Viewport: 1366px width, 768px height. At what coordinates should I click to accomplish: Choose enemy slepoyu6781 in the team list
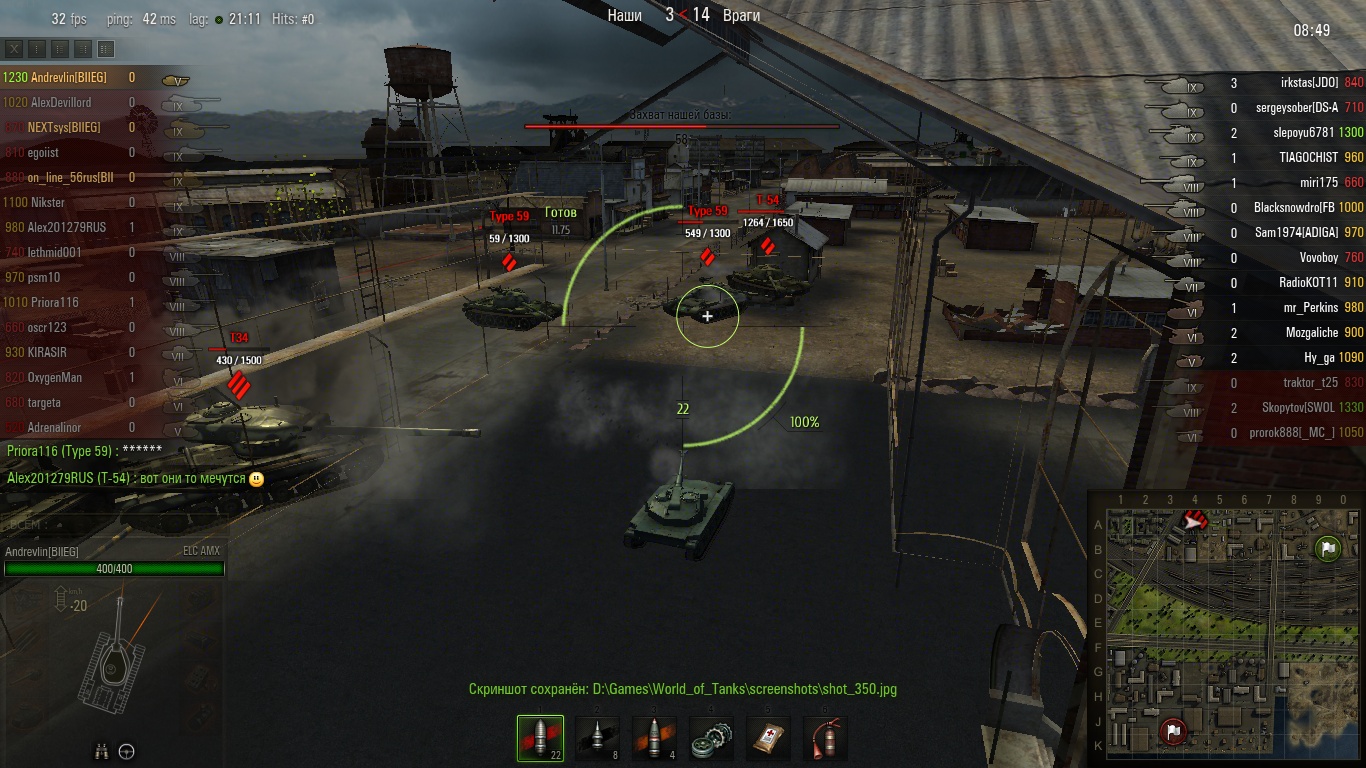pyautogui.click(x=1300, y=133)
